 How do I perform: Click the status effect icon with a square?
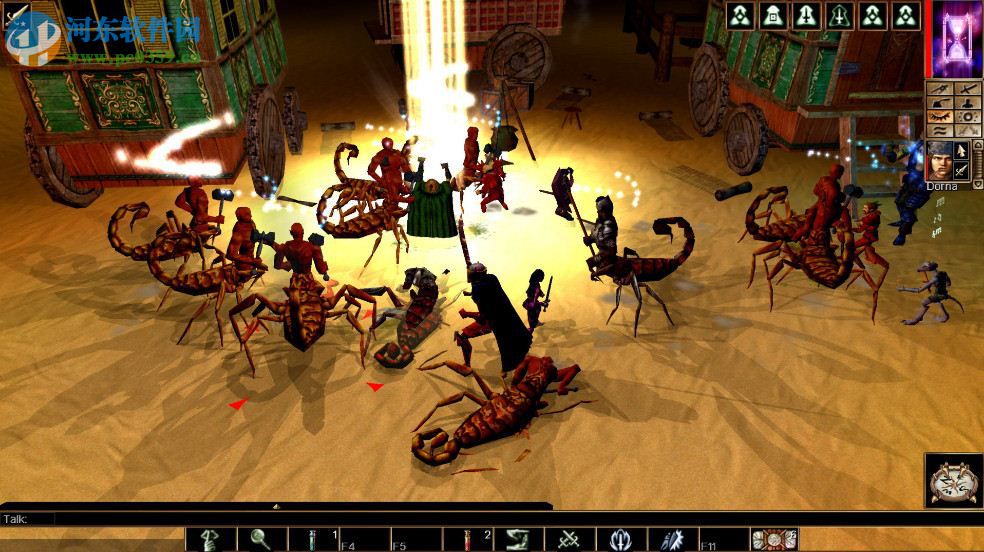click(773, 15)
